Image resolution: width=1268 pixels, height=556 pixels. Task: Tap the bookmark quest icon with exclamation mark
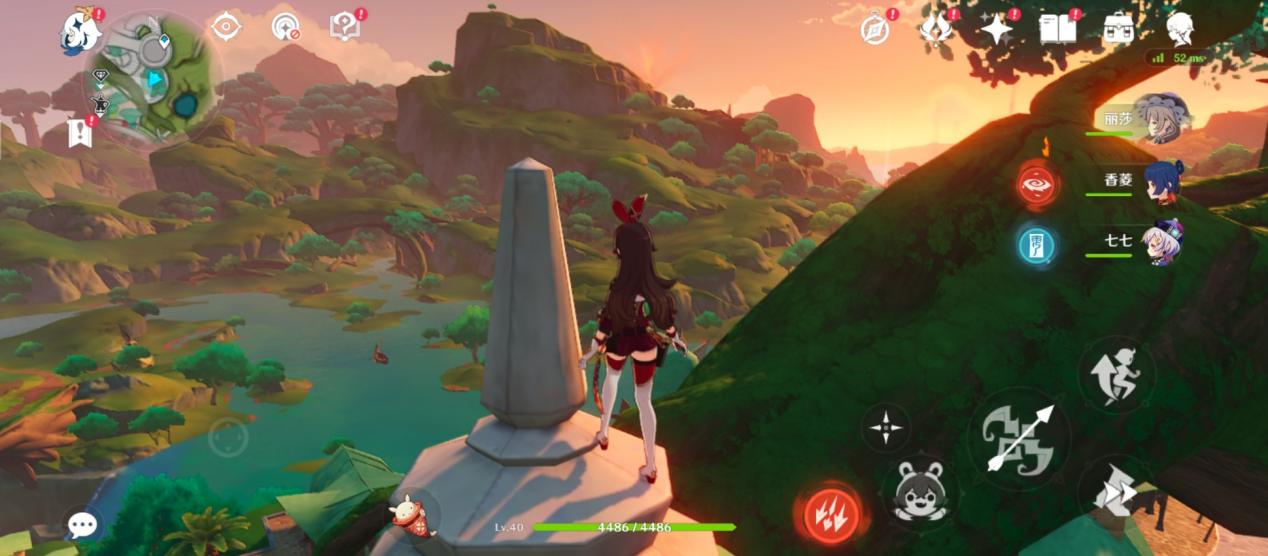click(x=80, y=132)
